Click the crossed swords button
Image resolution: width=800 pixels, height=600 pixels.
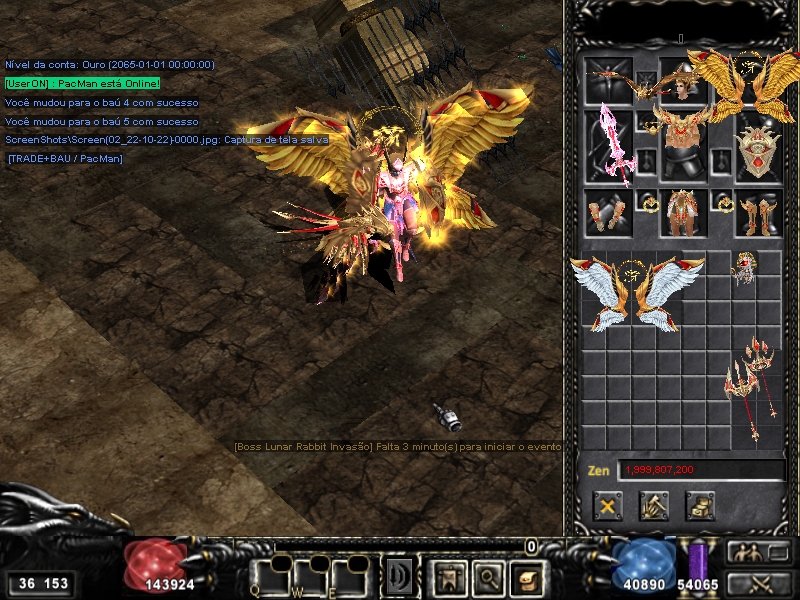755,582
